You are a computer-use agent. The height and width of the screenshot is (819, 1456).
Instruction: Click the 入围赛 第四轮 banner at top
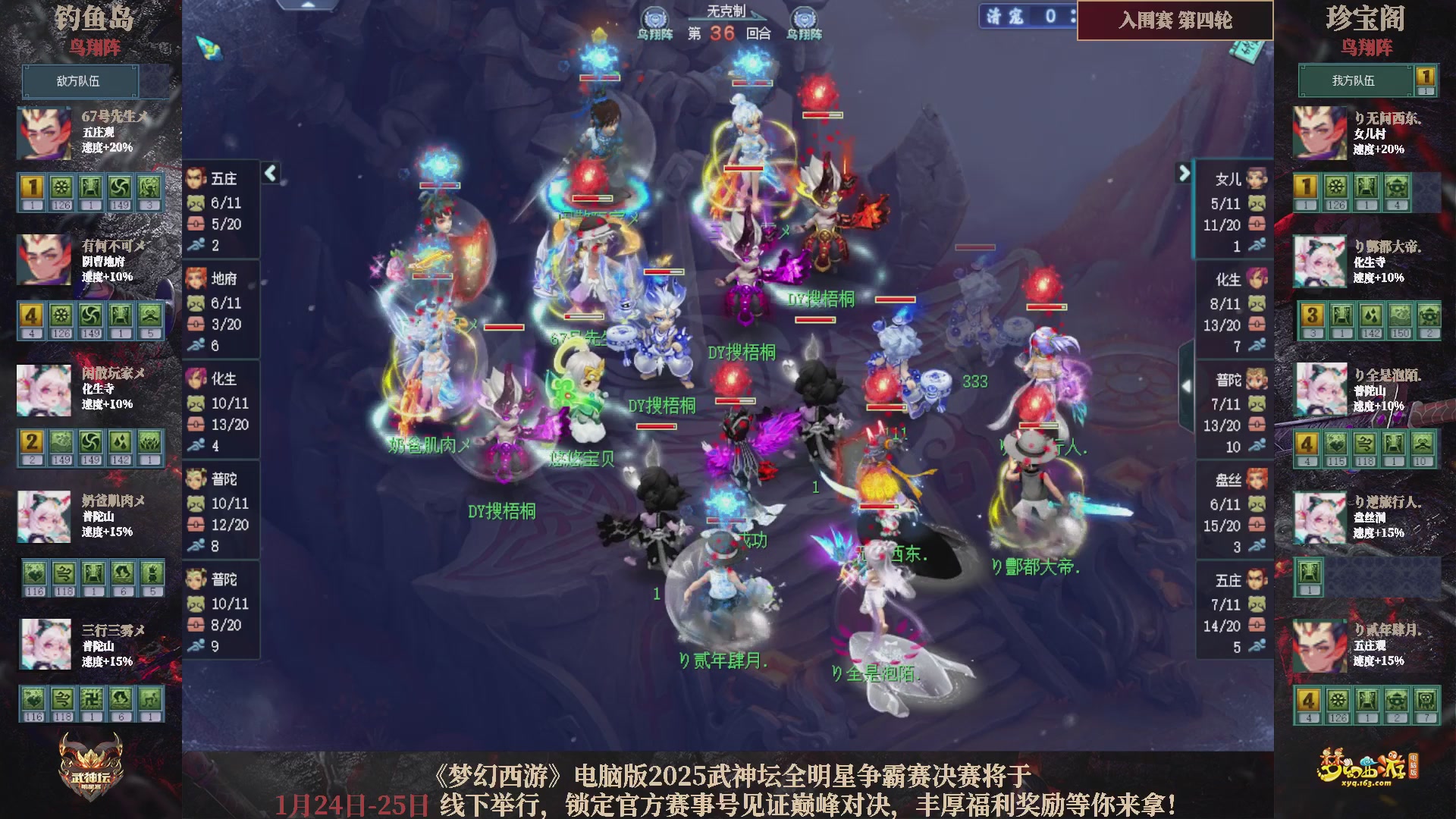tap(1175, 22)
